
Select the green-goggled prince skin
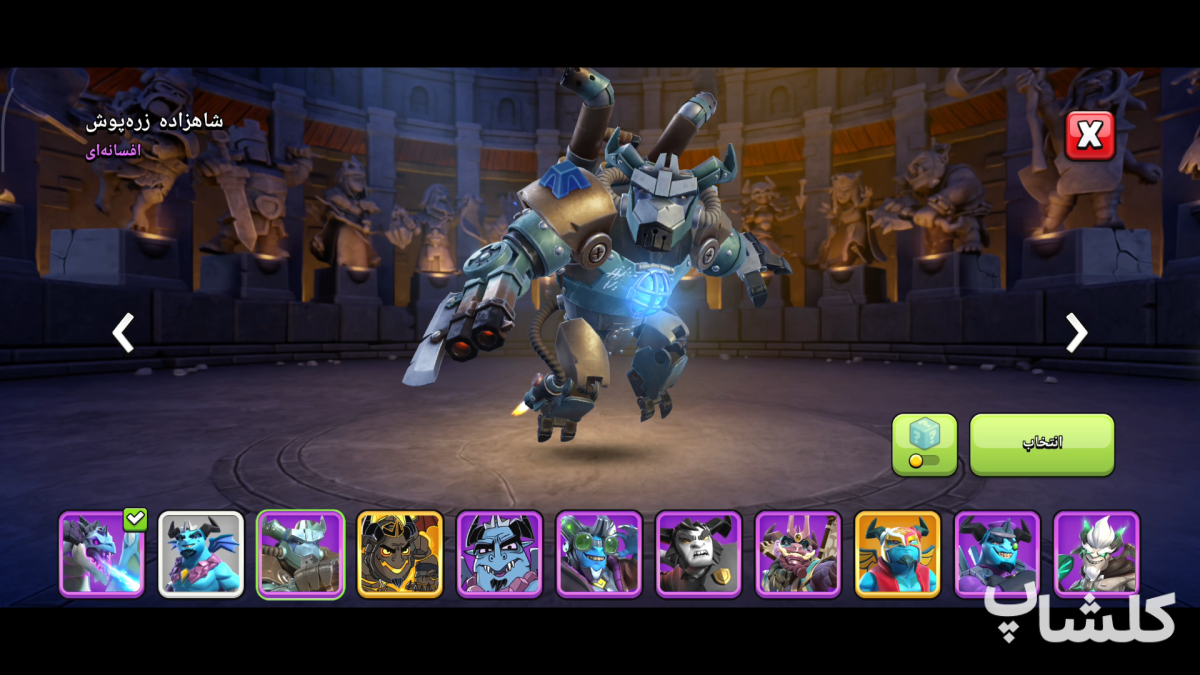pos(599,554)
